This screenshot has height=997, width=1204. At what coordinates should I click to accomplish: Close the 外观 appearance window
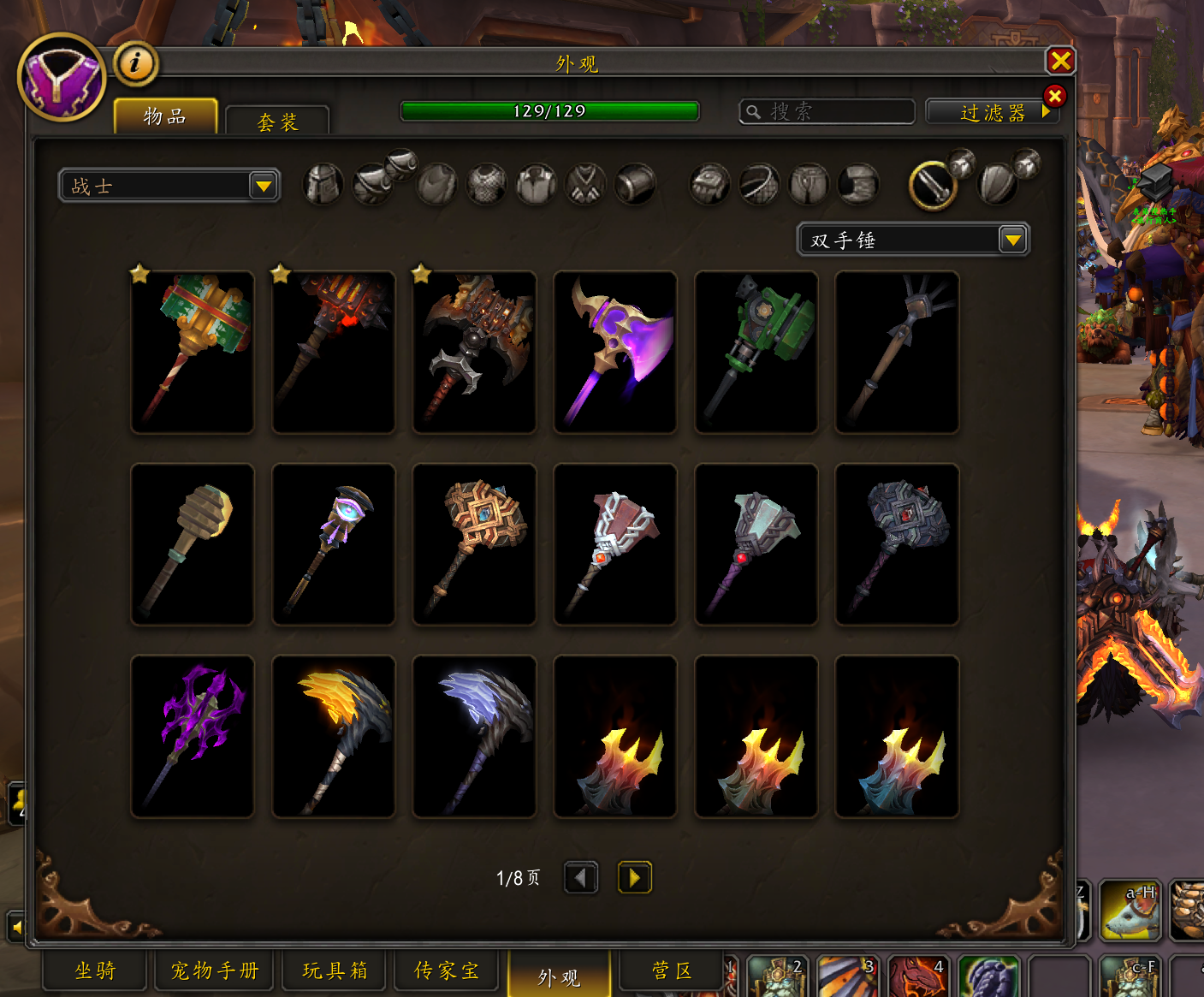[x=1060, y=61]
